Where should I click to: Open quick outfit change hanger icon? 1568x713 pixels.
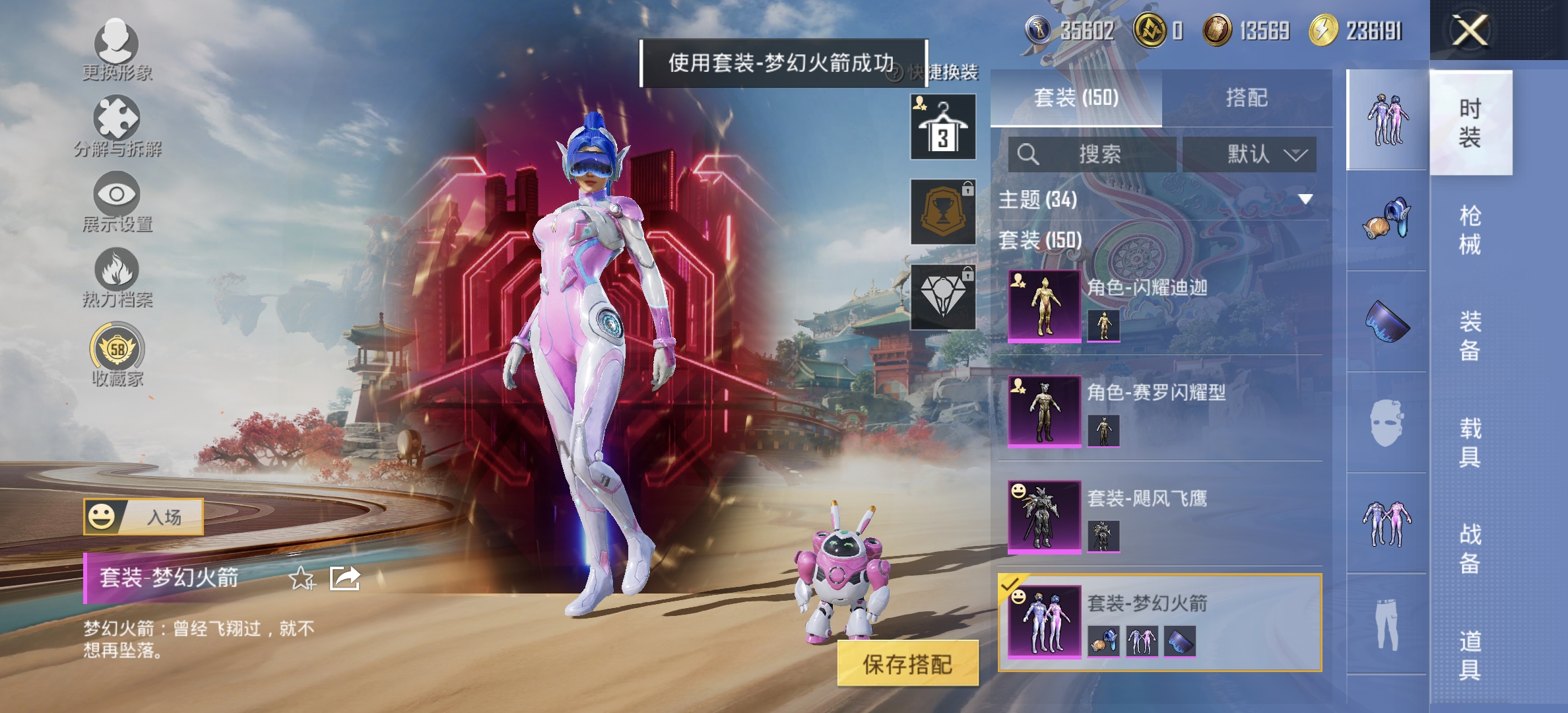942,125
